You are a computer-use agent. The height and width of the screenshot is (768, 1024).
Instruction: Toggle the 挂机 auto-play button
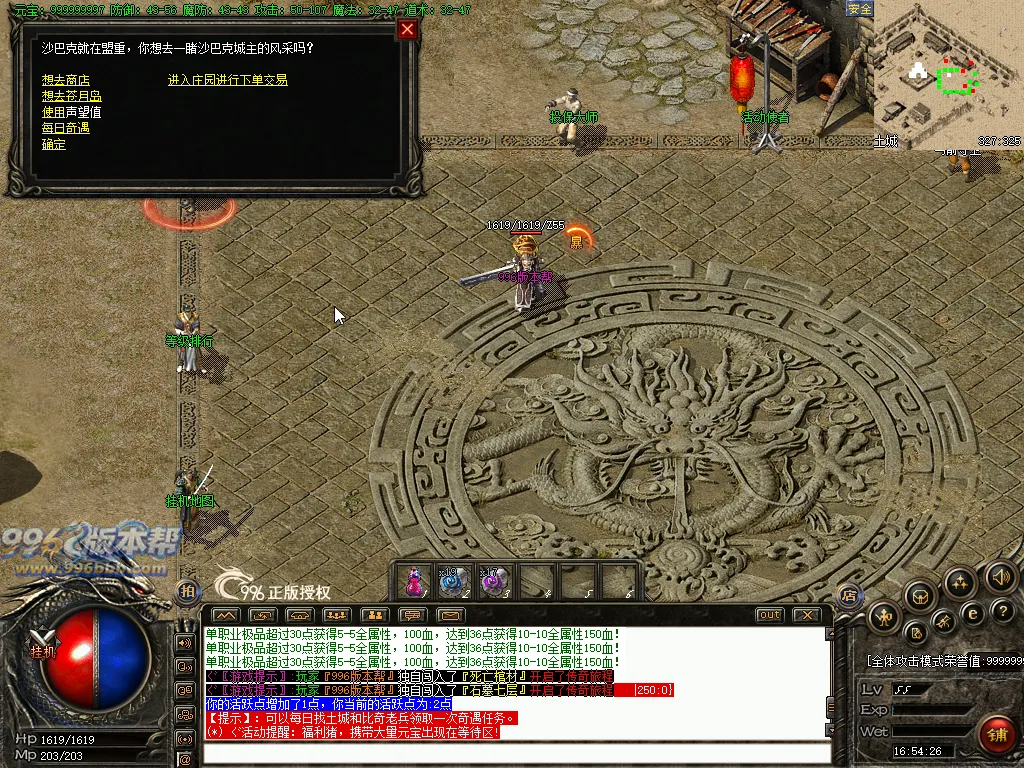point(42,649)
